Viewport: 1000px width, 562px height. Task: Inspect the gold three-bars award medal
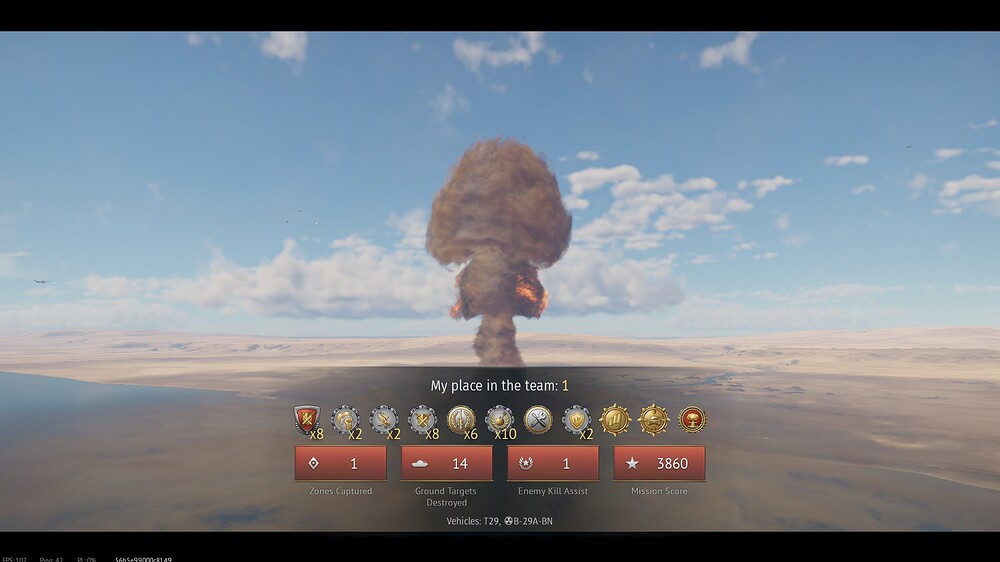tap(615, 419)
